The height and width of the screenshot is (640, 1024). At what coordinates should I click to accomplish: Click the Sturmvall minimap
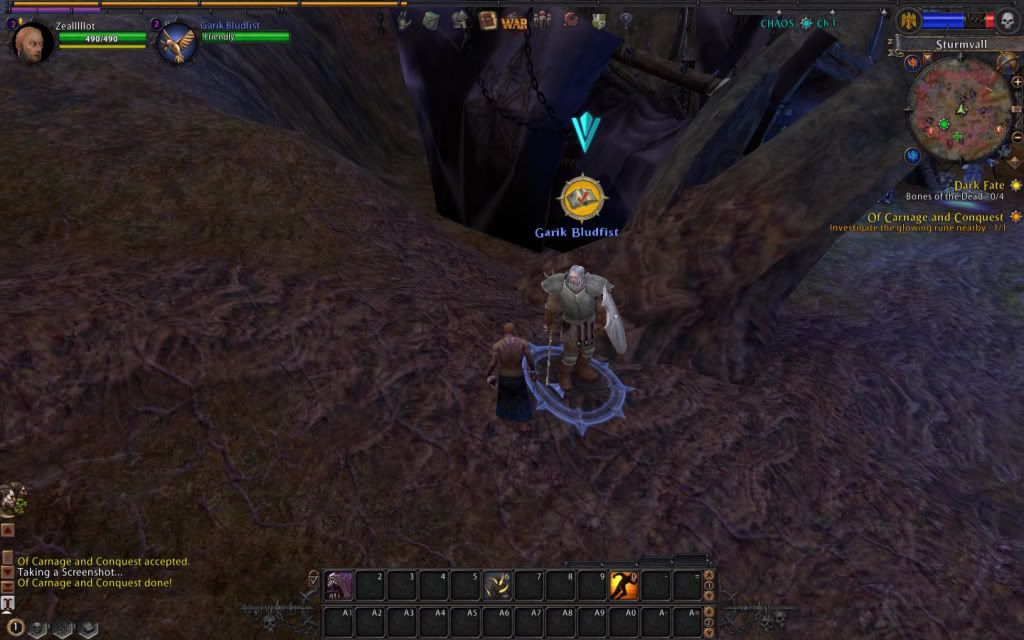coord(959,107)
